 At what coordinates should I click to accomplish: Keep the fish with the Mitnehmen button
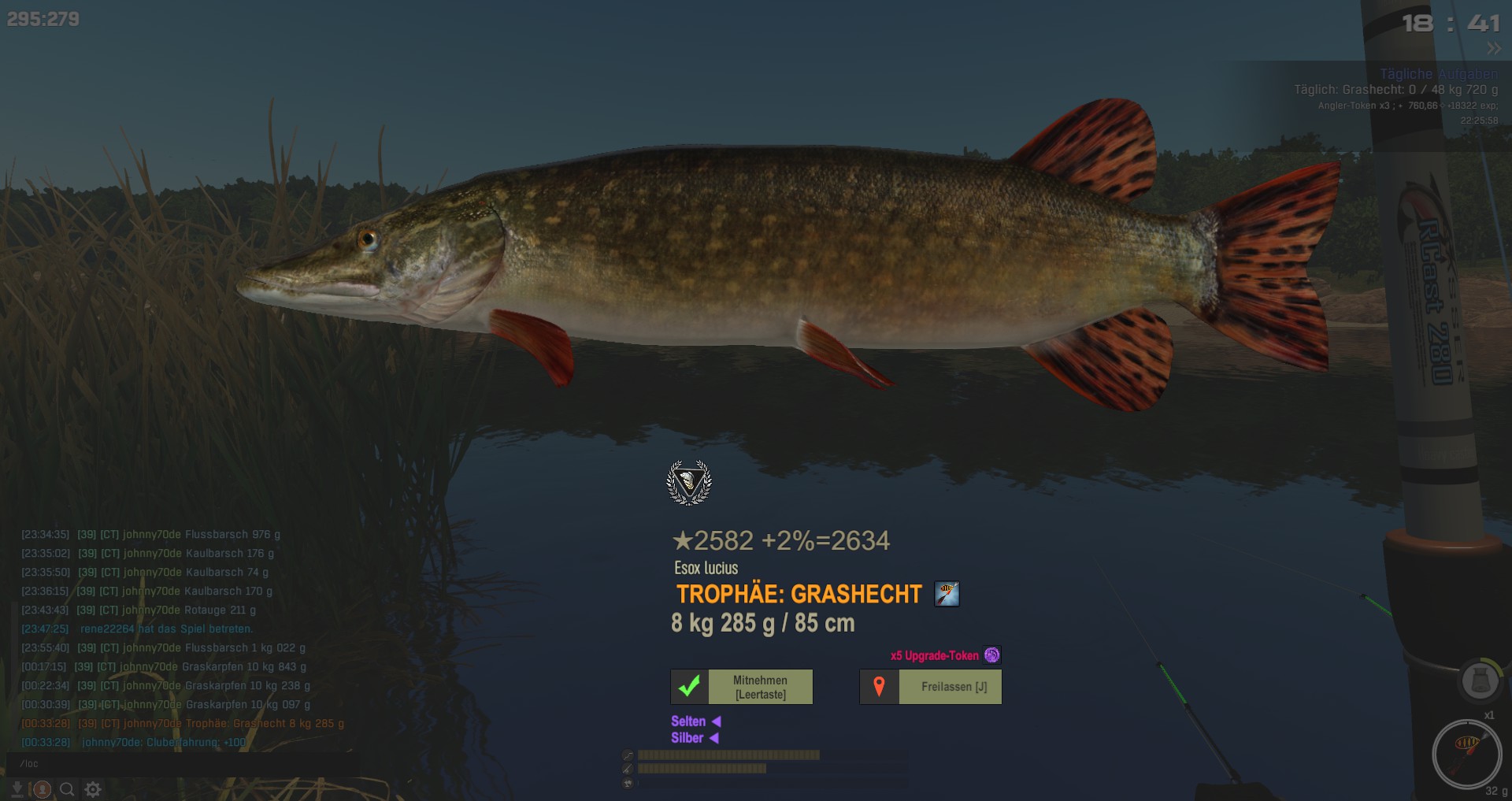pyautogui.click(x=742, y=687)
